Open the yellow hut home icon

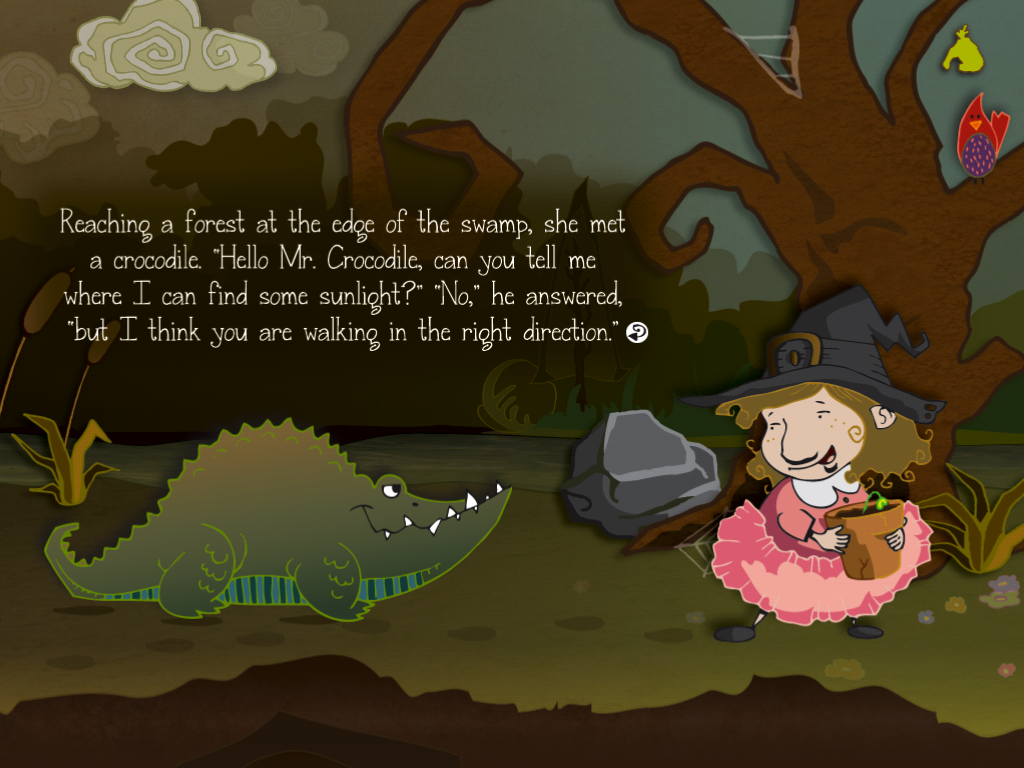click(x=963, y=50)
